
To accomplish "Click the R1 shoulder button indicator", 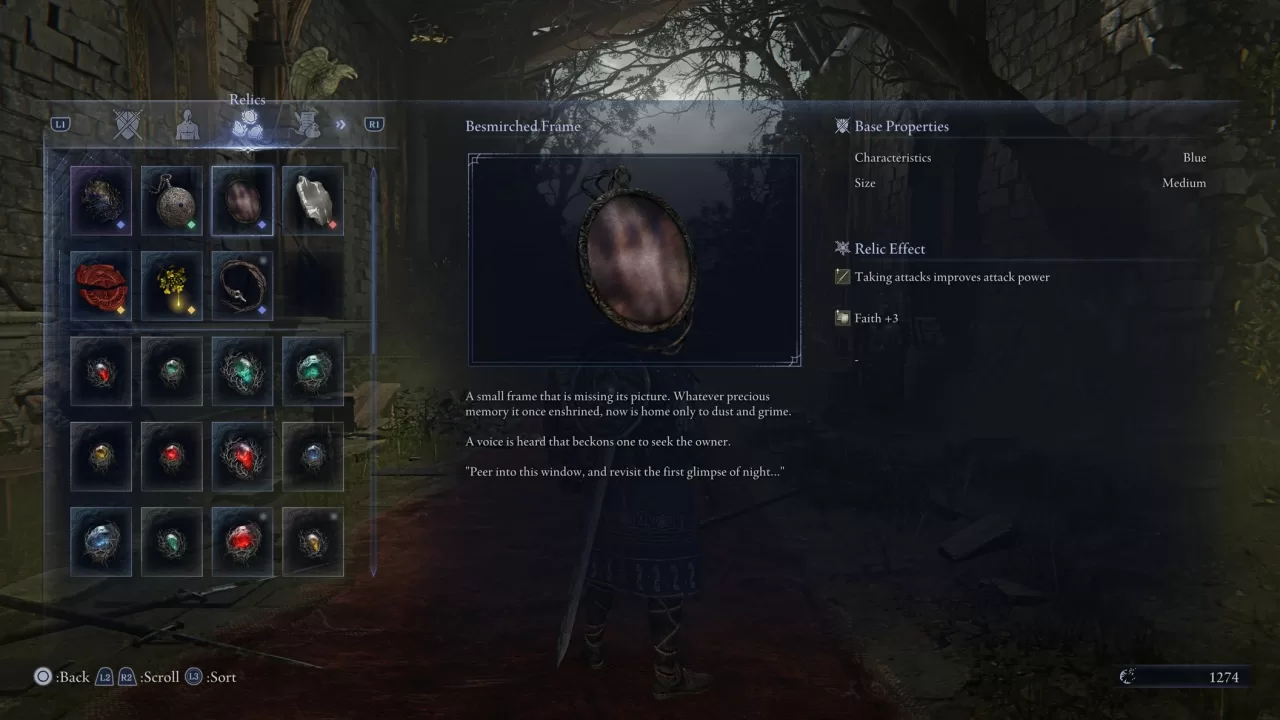I will [373, 123].
